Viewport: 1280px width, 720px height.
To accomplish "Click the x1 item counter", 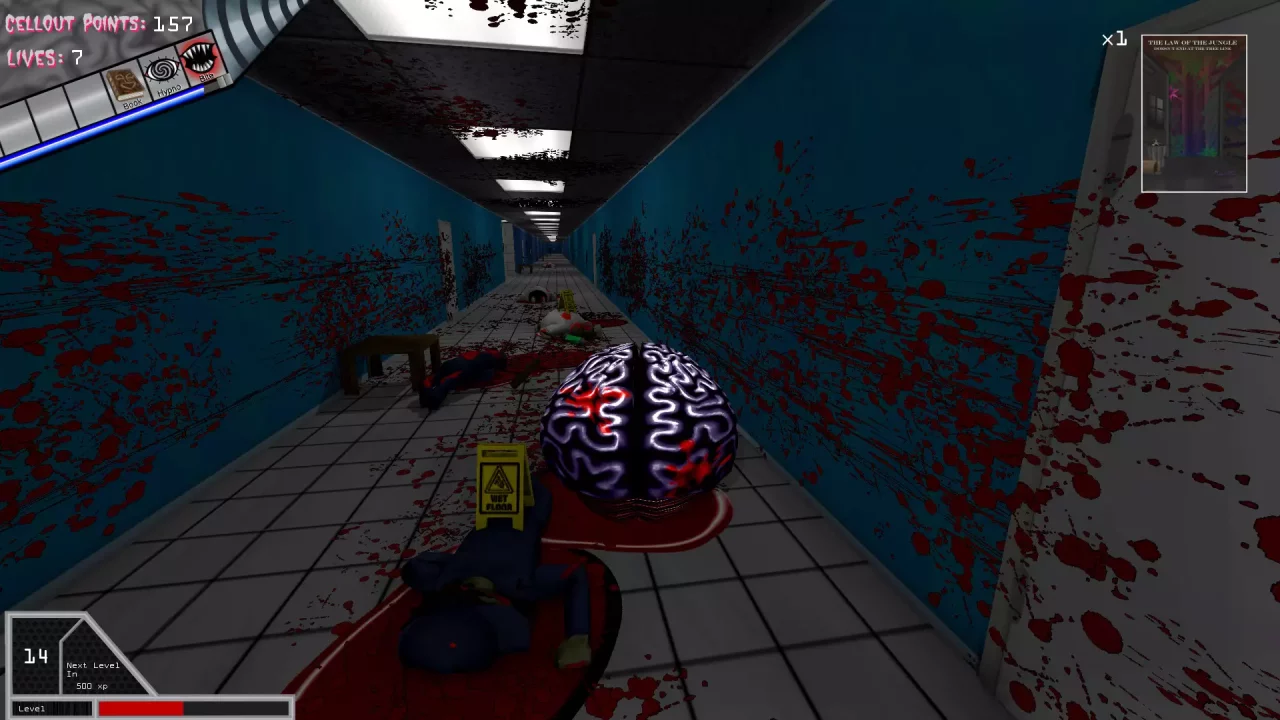I will click(1113, 40).
